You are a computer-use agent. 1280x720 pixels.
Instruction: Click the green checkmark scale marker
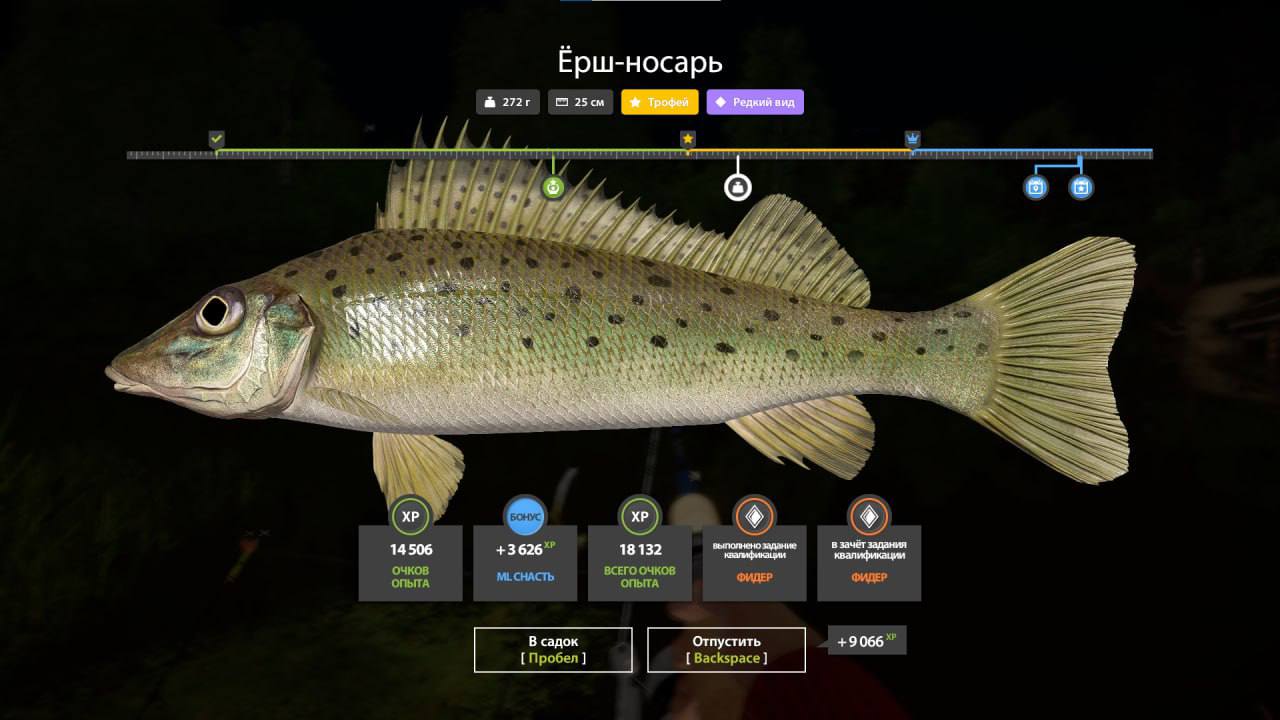click(216, 139)
